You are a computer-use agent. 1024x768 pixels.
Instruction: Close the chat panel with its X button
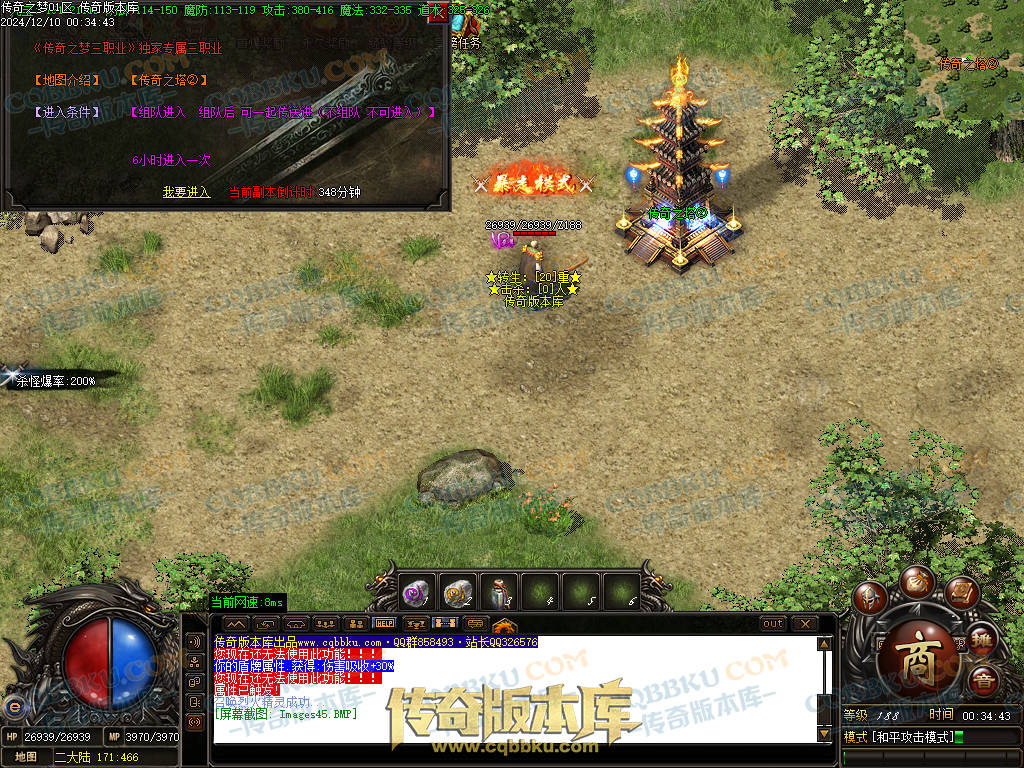804,624
